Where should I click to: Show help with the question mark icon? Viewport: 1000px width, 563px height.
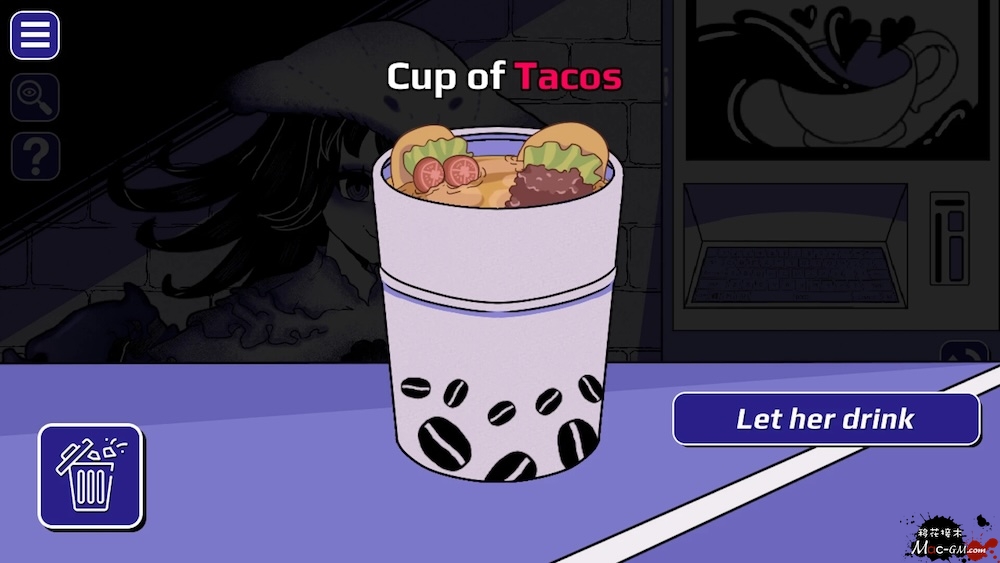(x=35, y=157)
